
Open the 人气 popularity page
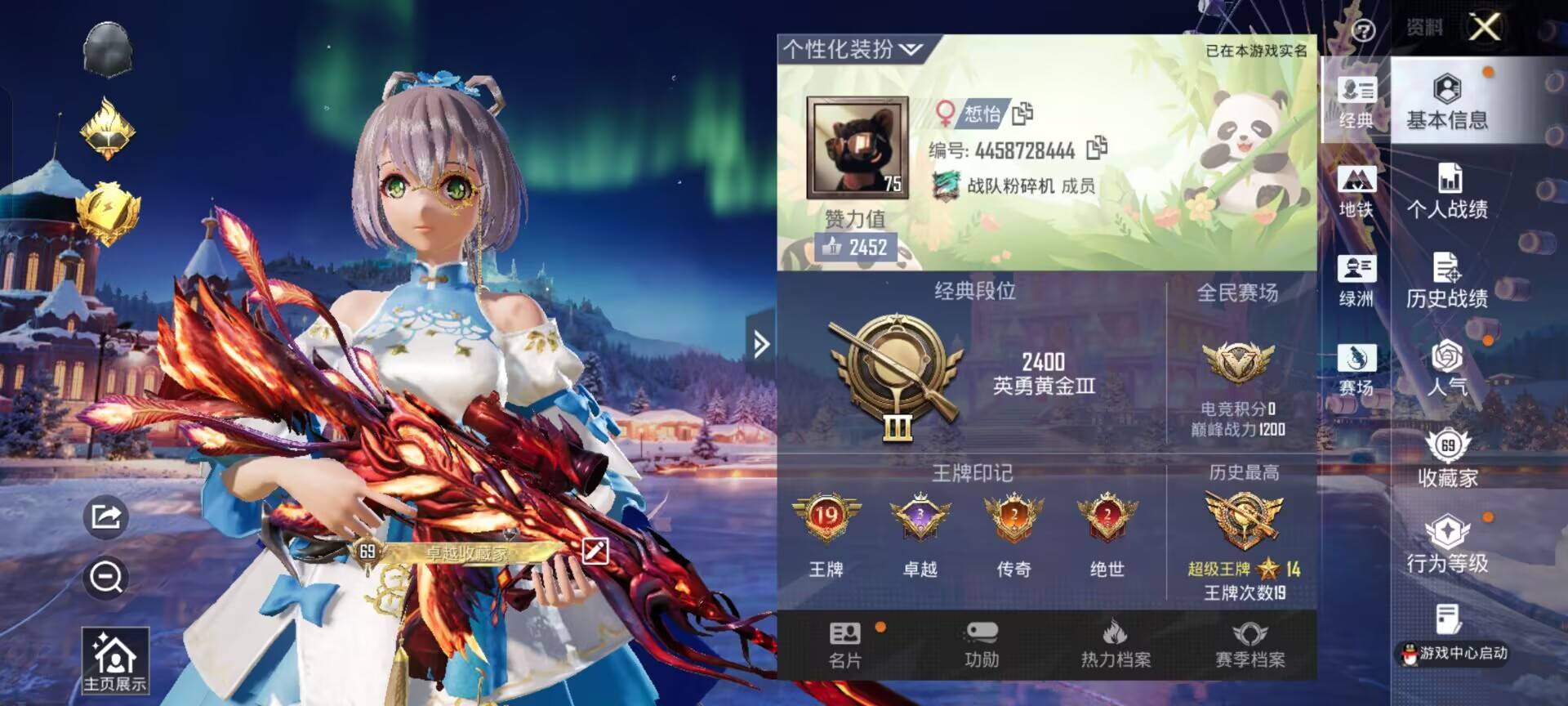1446,369
